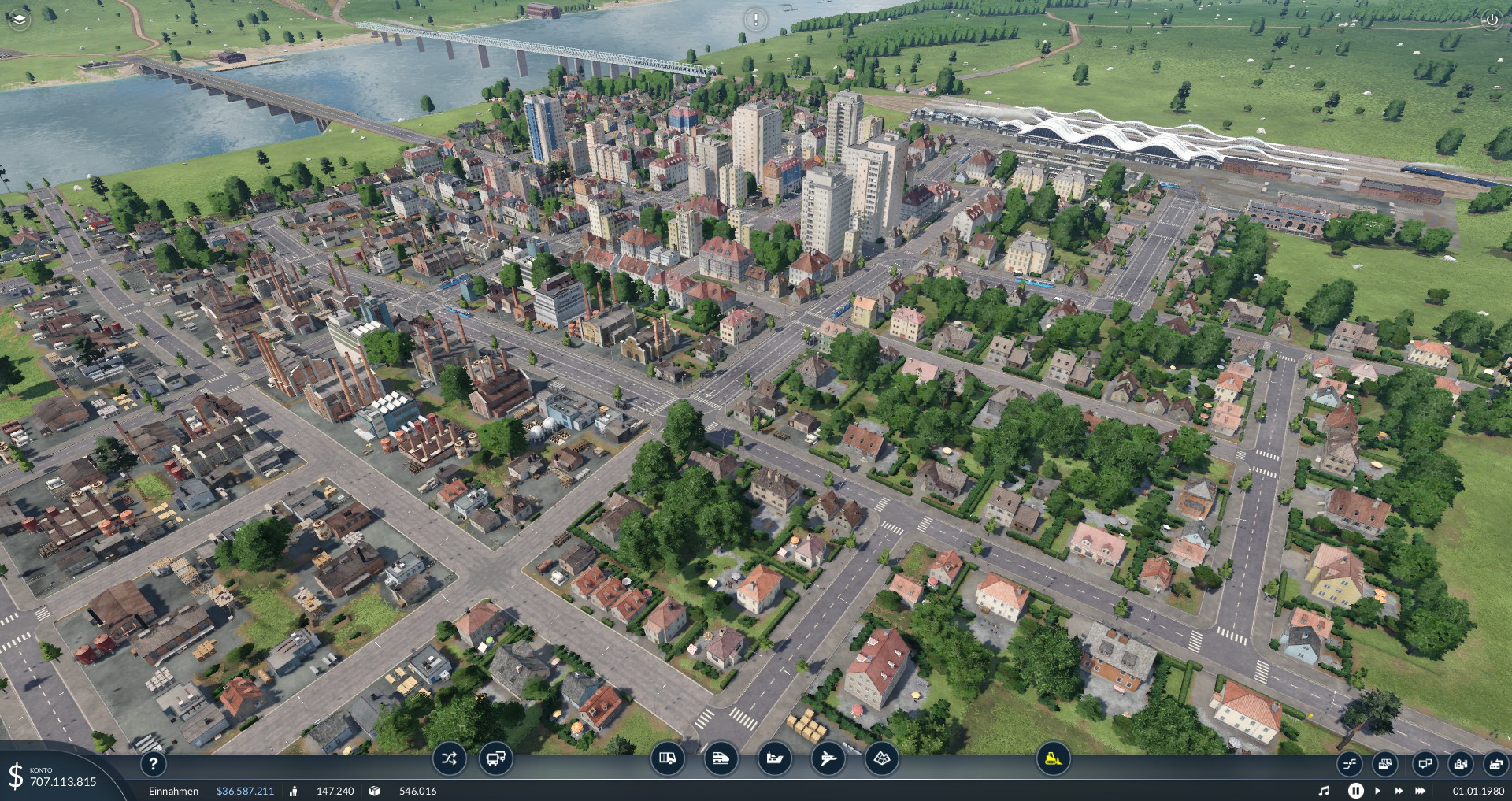Open the track junction overview button
This screenshot has height=801, width=1512.
point(1349,763)
